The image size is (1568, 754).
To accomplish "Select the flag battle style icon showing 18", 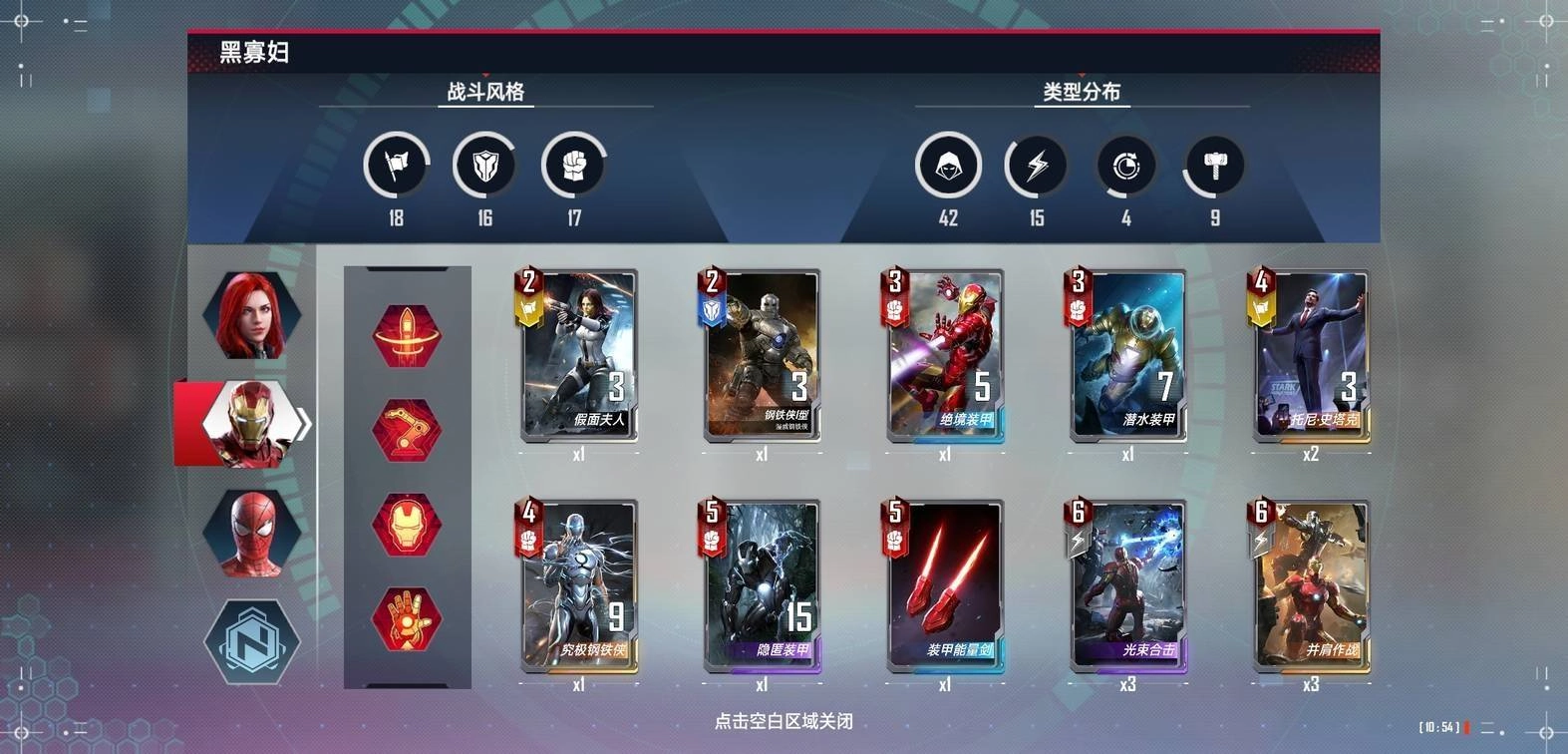I will coord(395,166).
